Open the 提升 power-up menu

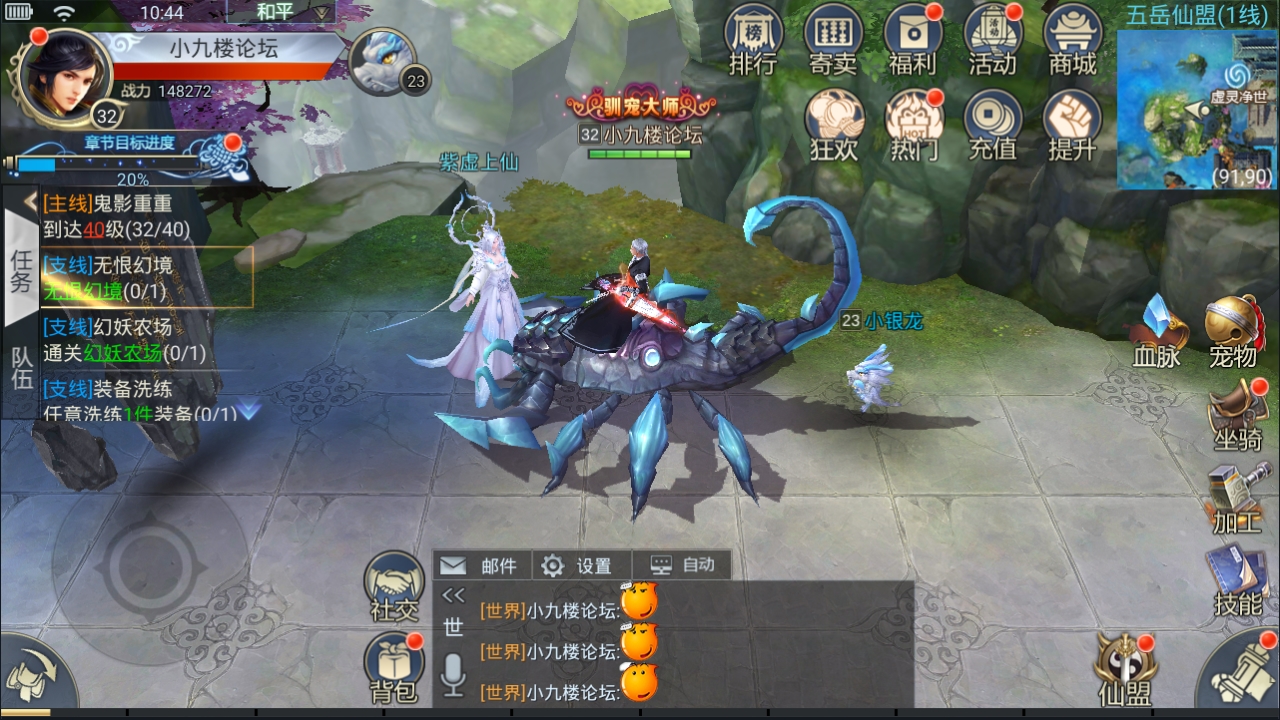point(1072,124)
